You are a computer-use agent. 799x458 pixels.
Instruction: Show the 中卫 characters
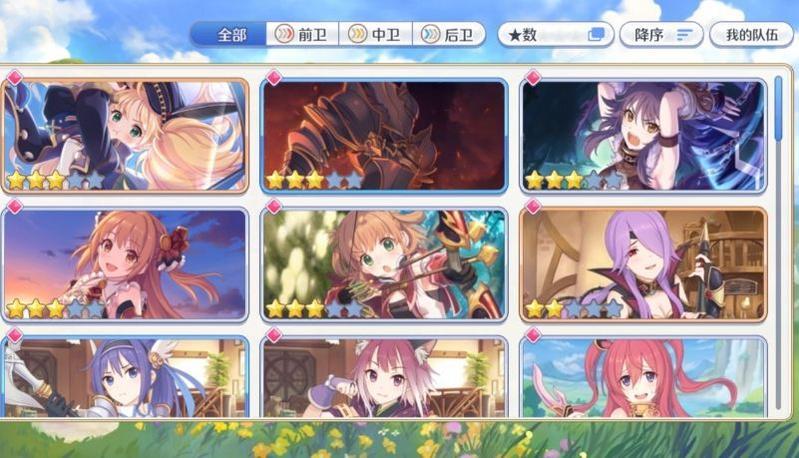click(x=375, y=34)
